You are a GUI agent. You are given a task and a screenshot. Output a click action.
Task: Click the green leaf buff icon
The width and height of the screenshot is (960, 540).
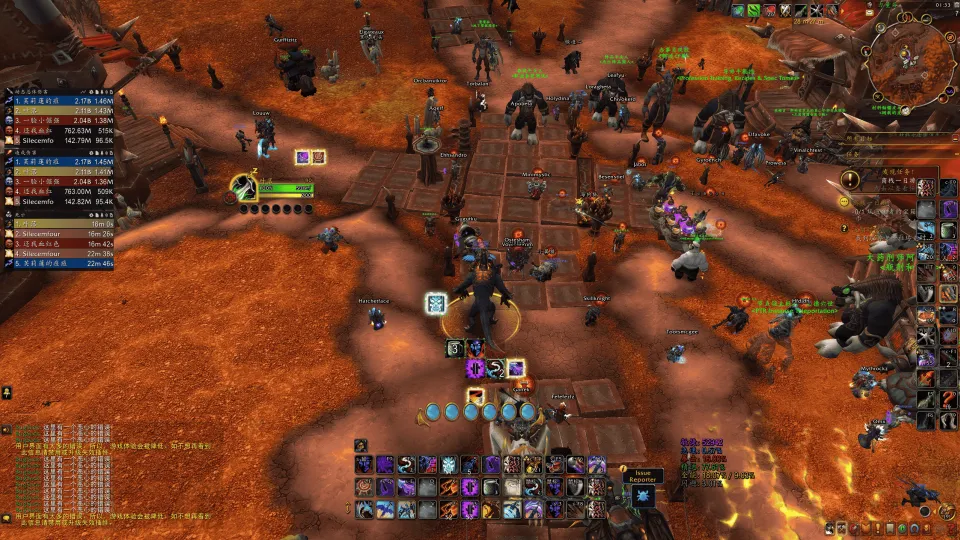(x=753, y=9)
